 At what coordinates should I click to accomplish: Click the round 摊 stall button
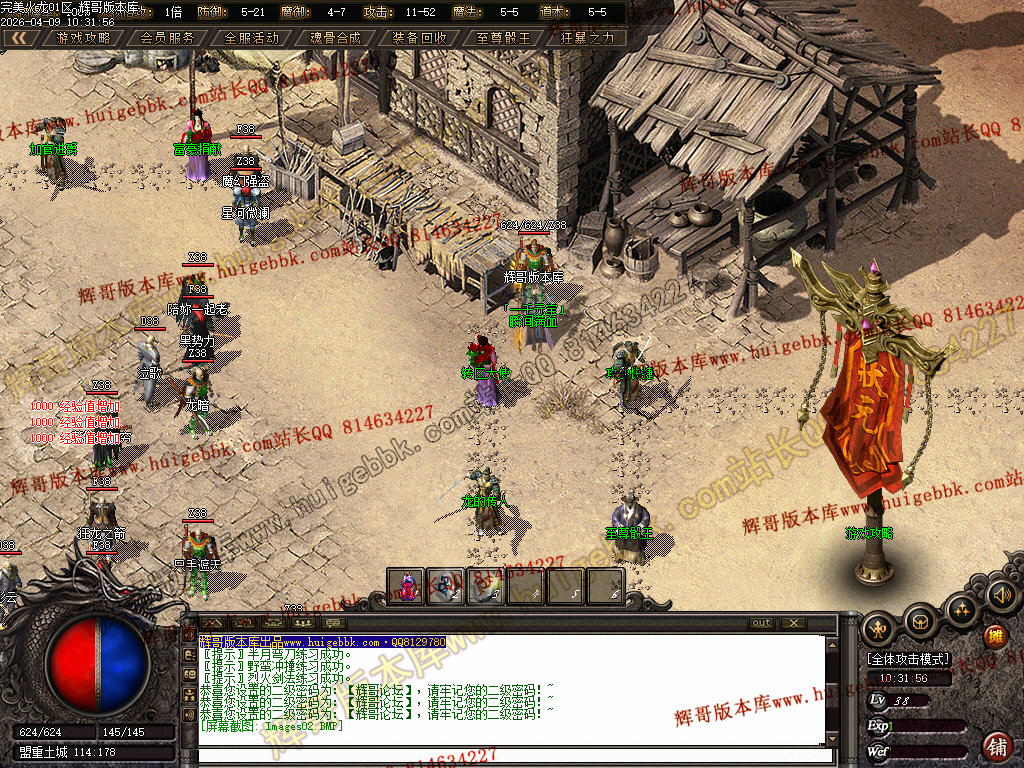tap(995, 636)
